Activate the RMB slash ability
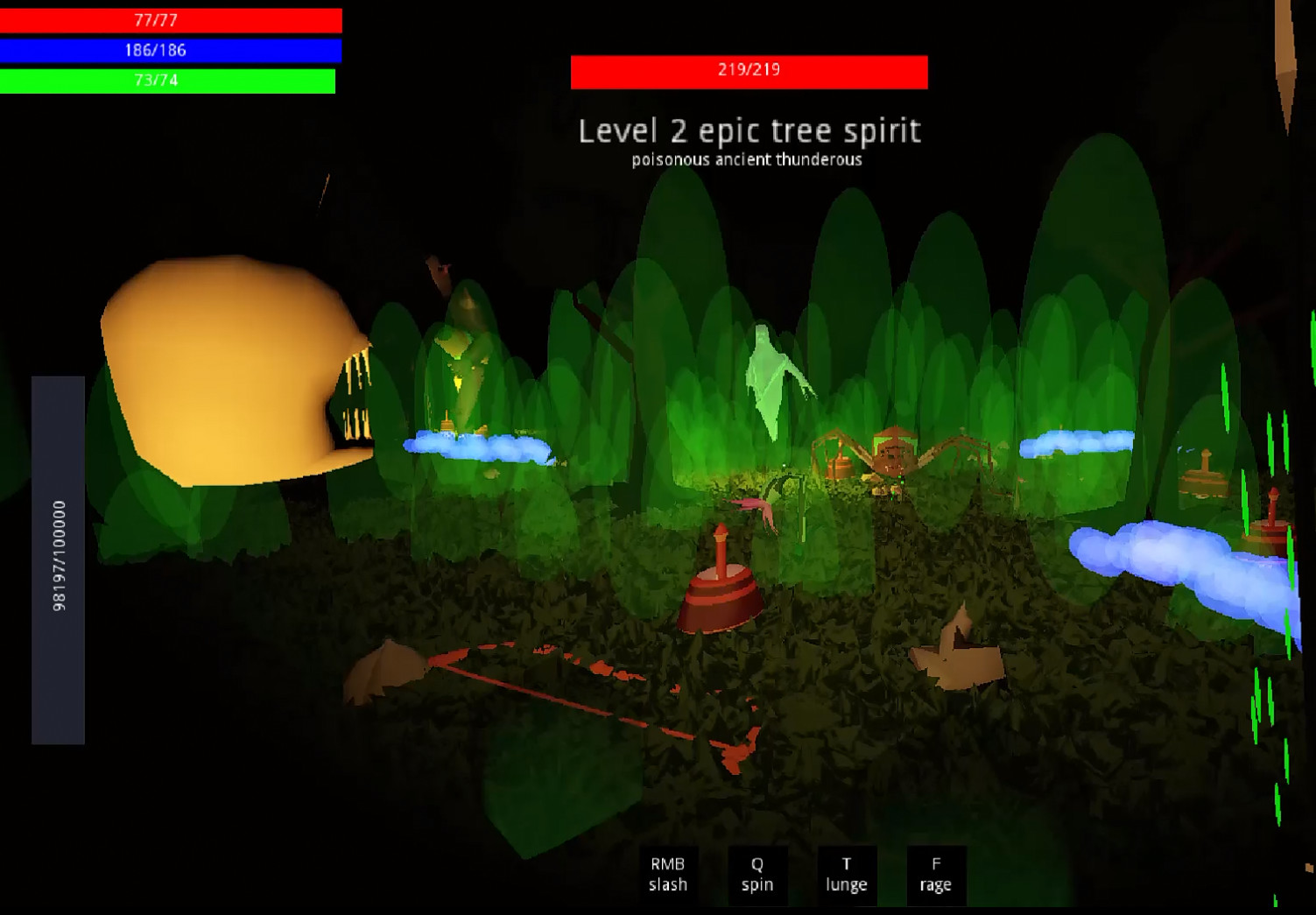This screenshot has height=915, width=1316. click(668, 875)
